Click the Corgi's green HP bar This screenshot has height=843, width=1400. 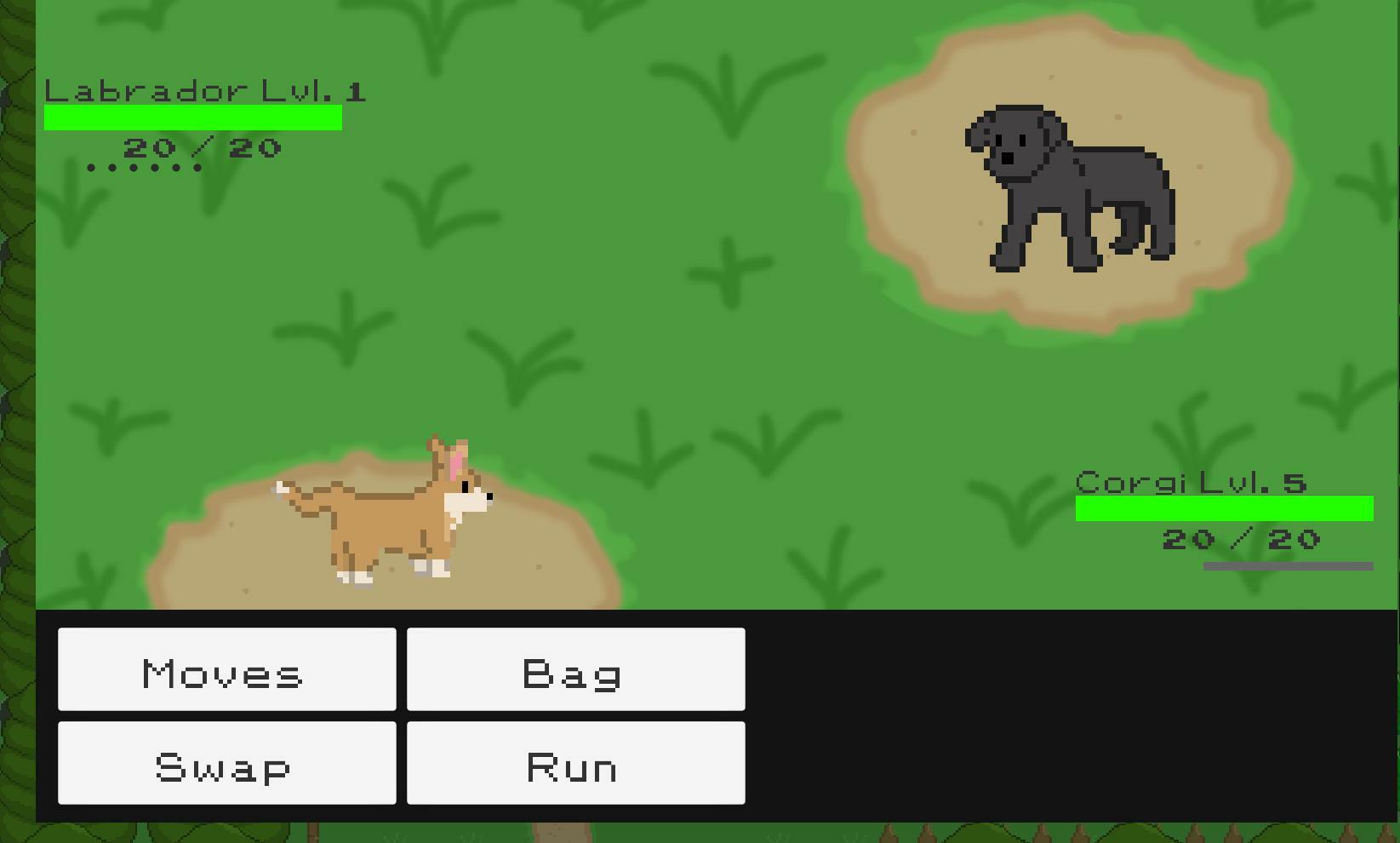[x=1224, y=508]
